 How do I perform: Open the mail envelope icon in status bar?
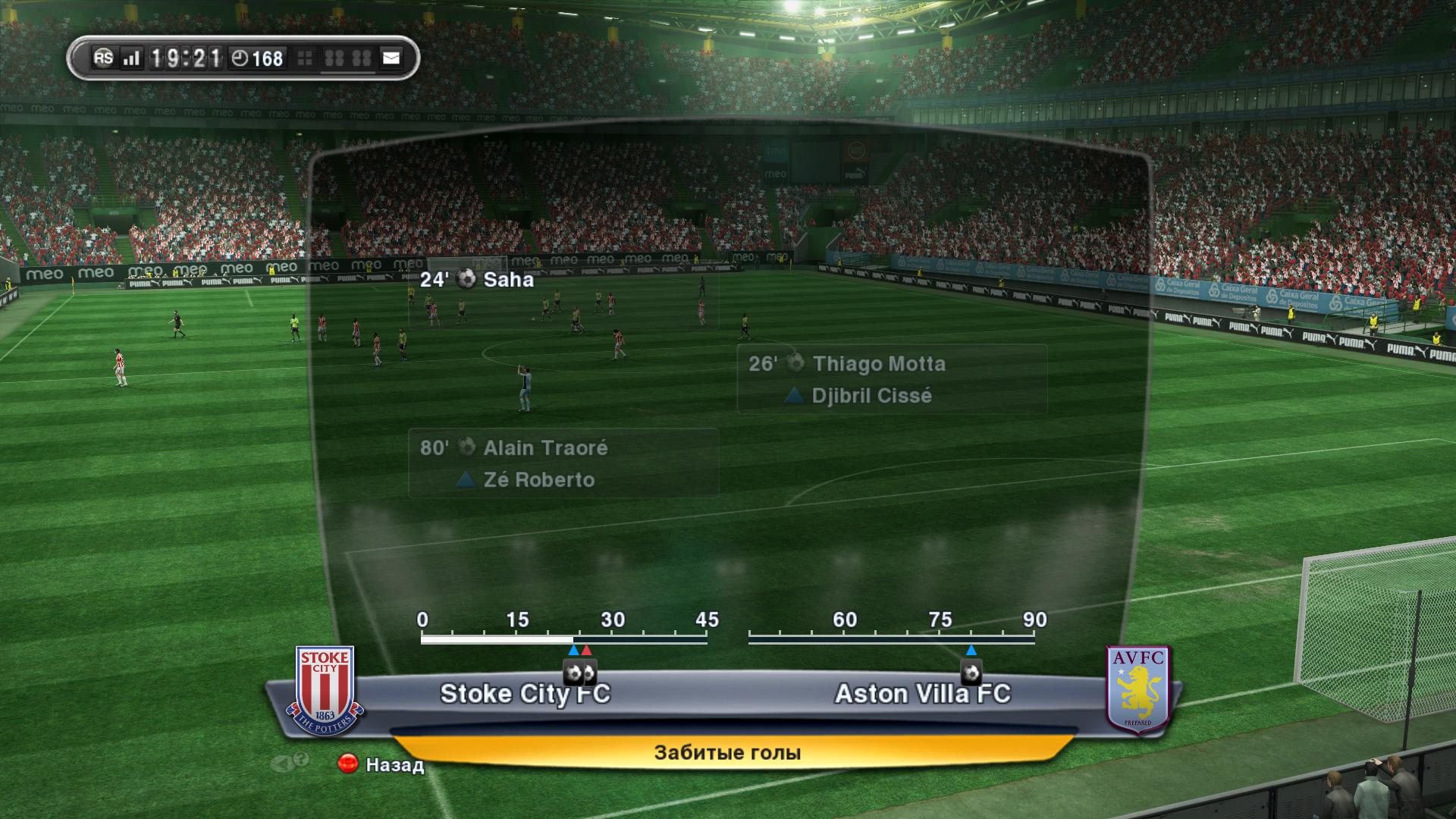[x=391, y=58]
